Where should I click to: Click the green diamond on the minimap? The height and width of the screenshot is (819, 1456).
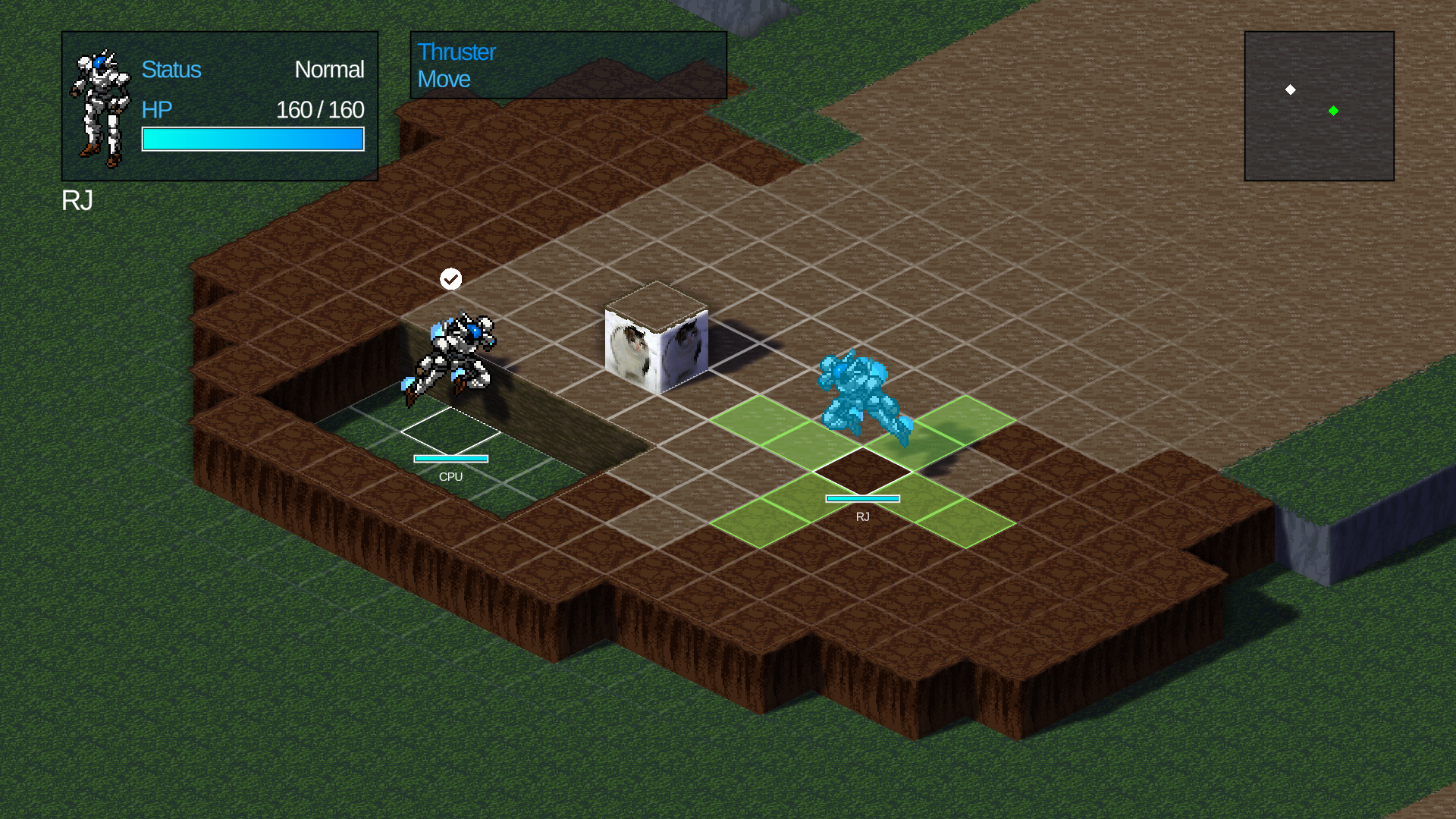[1334, 111]
